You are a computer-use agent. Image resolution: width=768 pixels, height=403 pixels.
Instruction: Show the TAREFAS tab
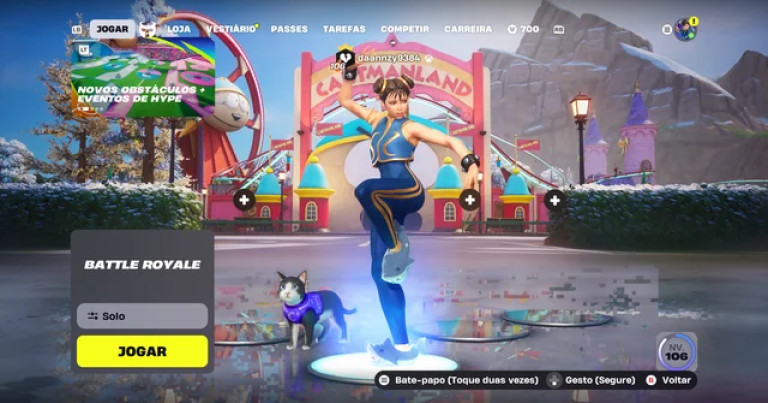tap(344, 29)
